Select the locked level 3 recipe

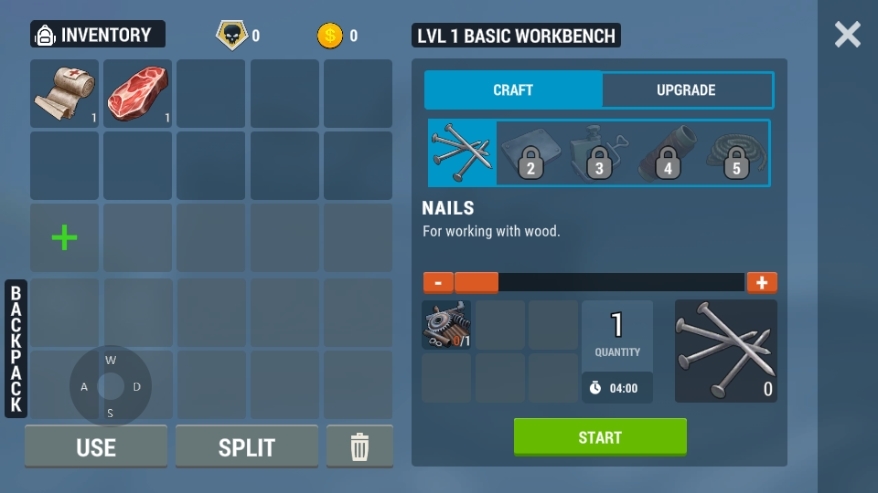click(x=598, y=153)
